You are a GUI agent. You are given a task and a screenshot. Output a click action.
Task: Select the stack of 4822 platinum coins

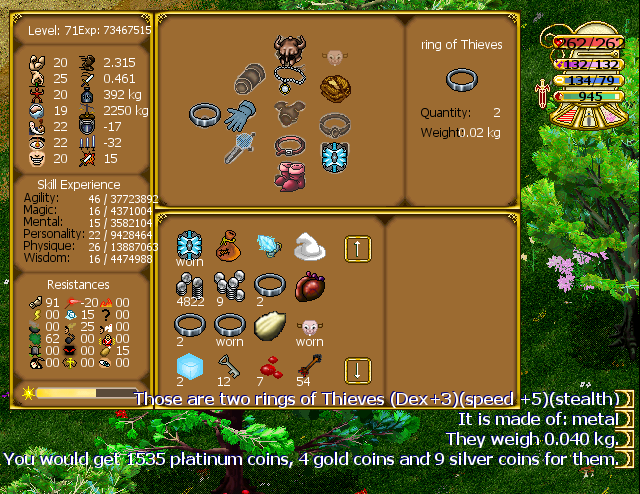coord(190,285)
